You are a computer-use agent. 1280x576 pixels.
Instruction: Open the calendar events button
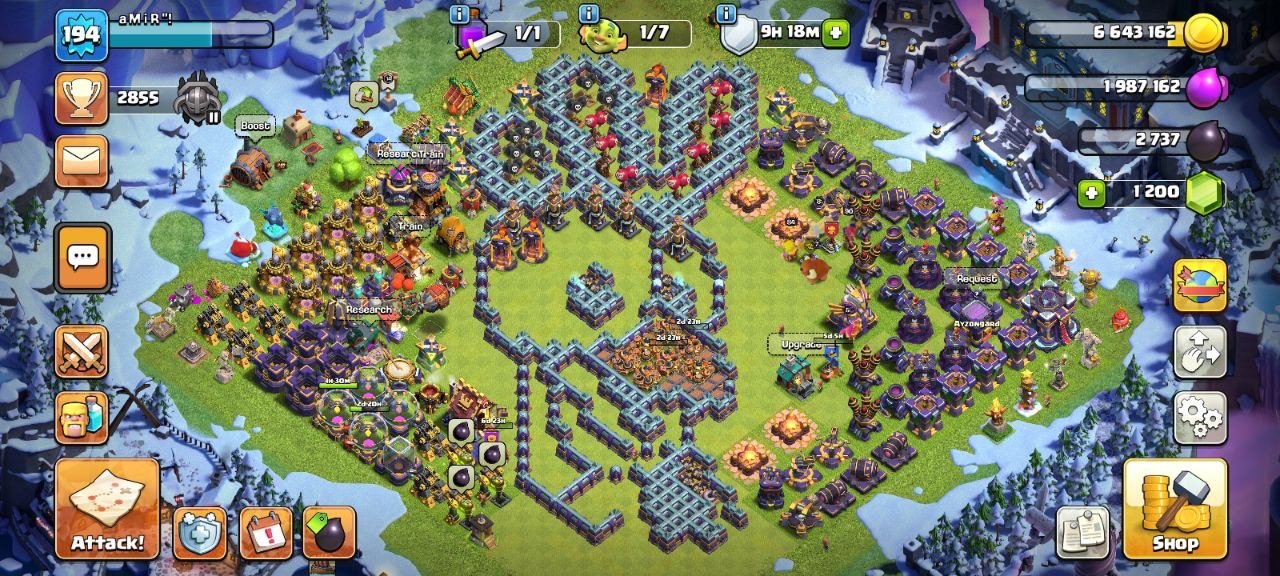pyautogui.click(x=266, y=533)
